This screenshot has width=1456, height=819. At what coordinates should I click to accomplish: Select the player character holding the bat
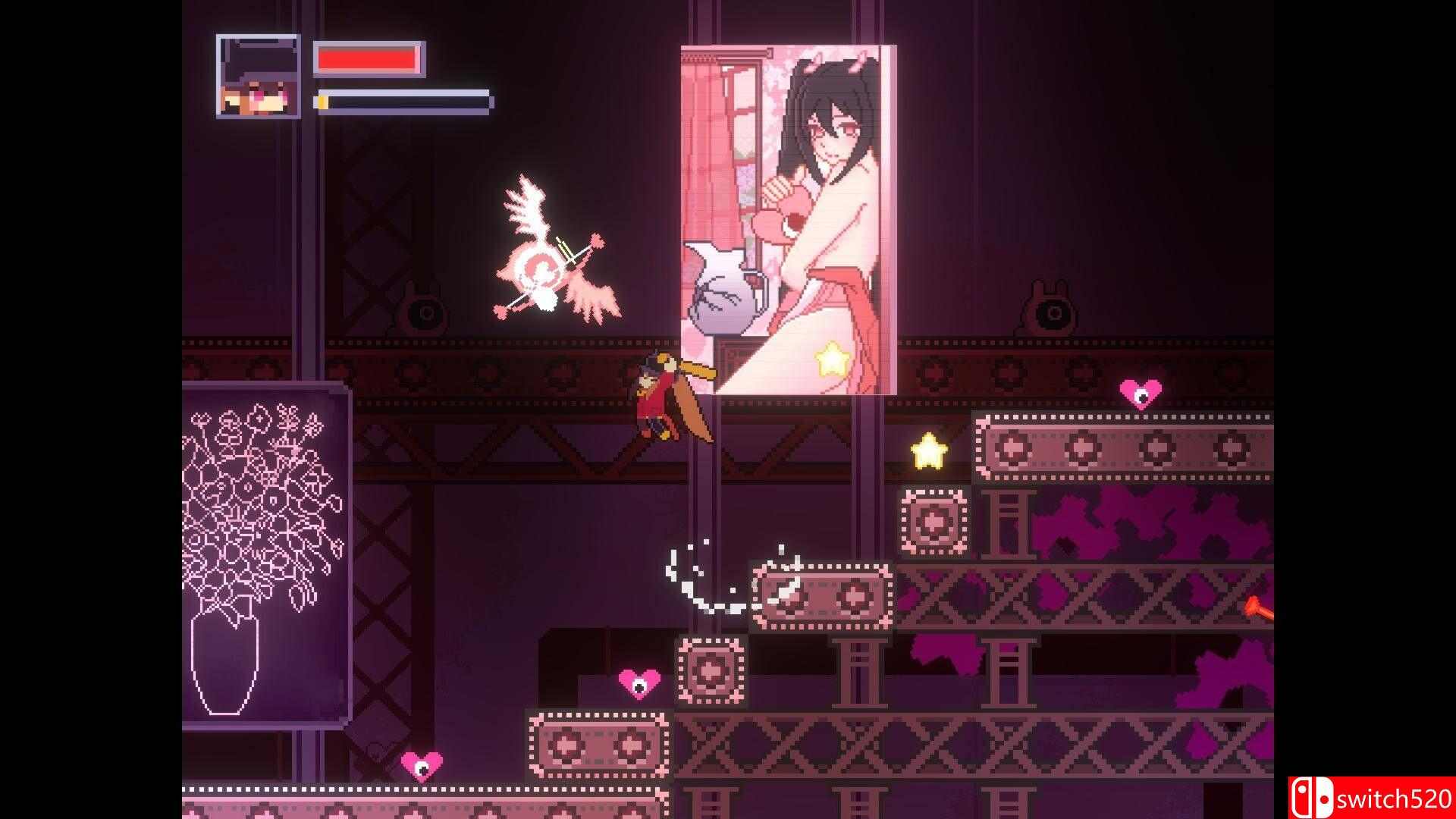[657, 402]
